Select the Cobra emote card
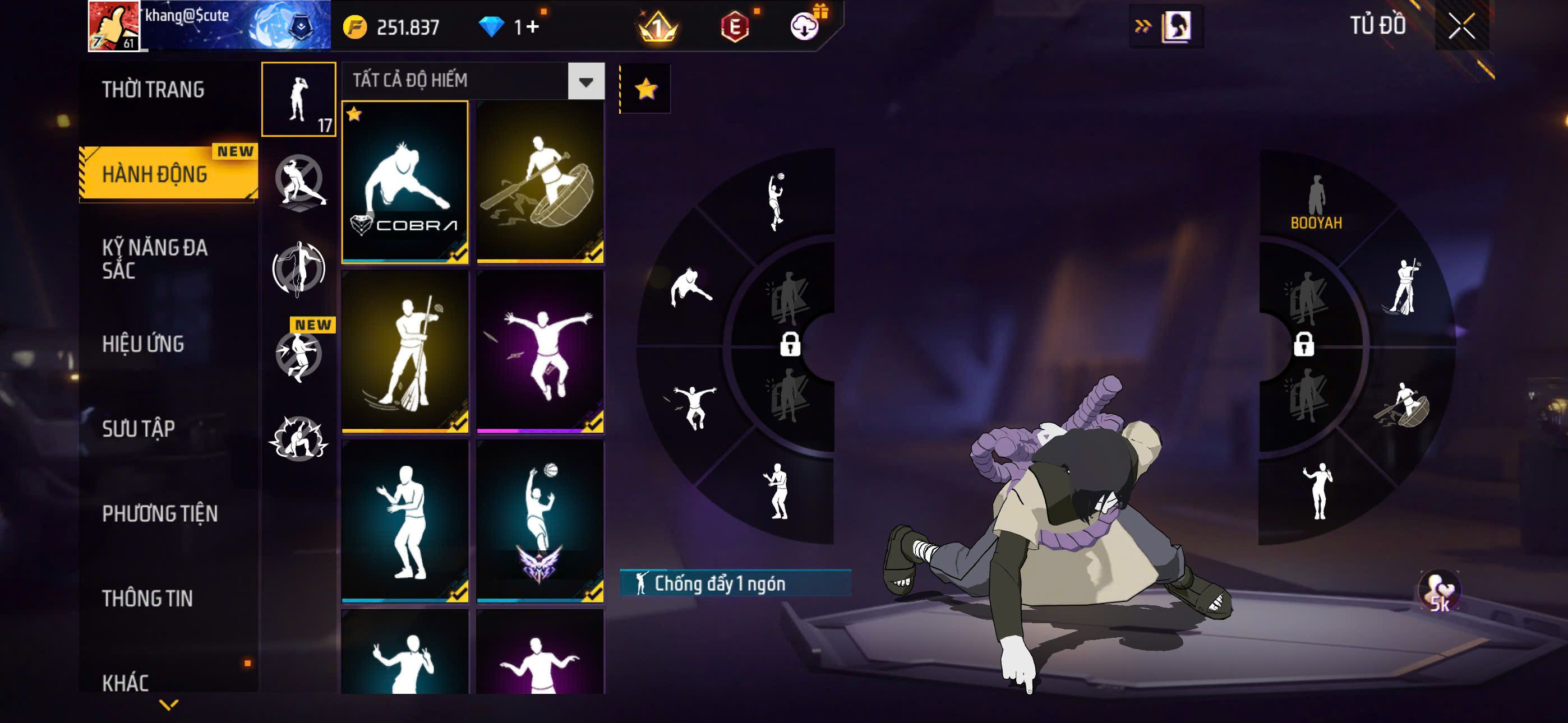 tap(405, 182)
